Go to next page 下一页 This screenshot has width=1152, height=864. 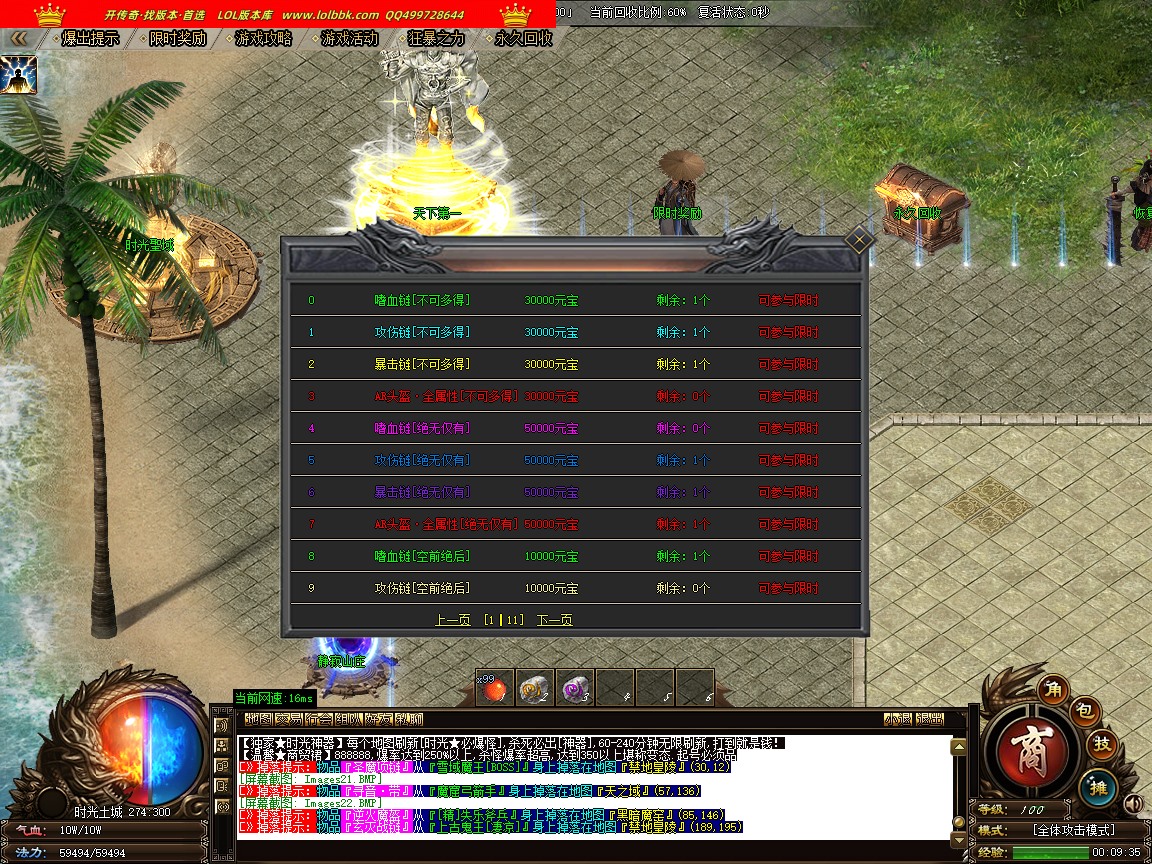tap(554, 620)
